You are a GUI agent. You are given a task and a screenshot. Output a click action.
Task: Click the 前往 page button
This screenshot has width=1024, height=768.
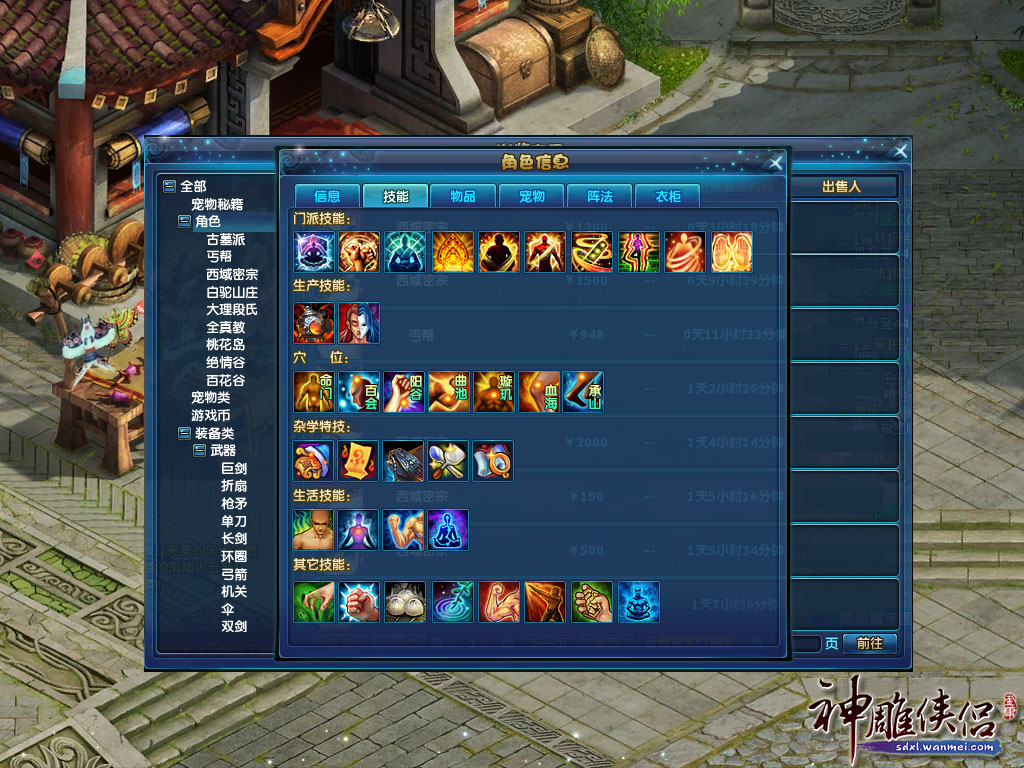point(869,643)
